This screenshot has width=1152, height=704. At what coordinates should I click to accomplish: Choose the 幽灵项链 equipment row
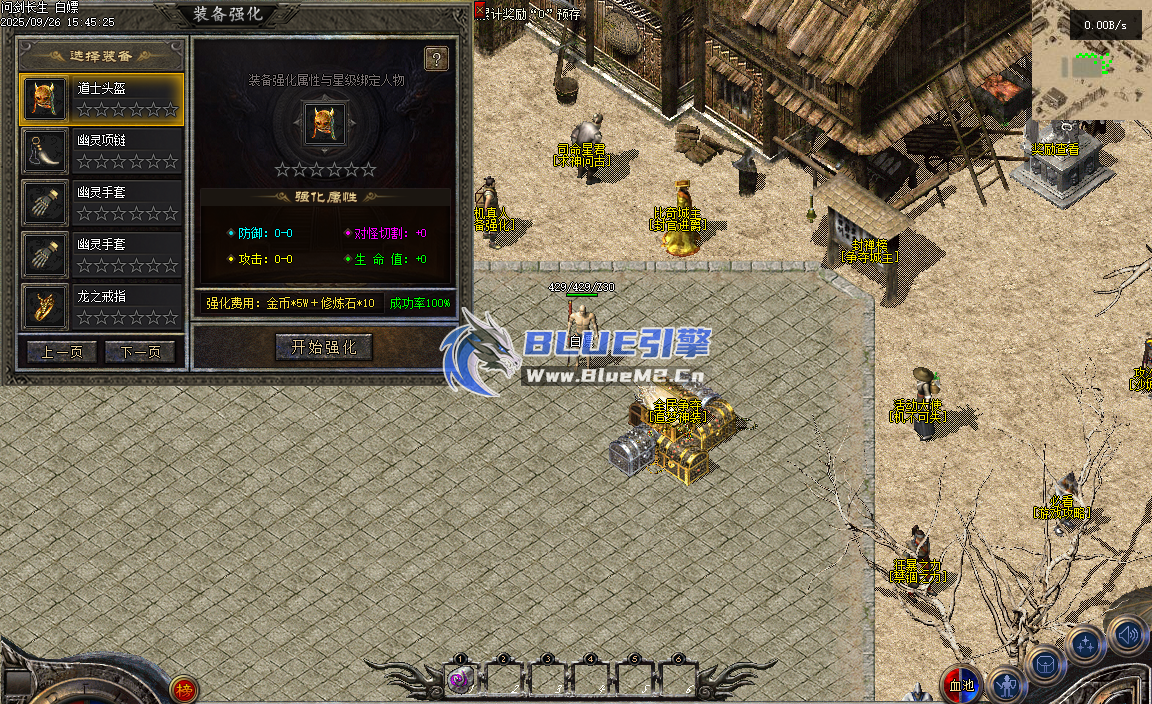tap(102, 150)
